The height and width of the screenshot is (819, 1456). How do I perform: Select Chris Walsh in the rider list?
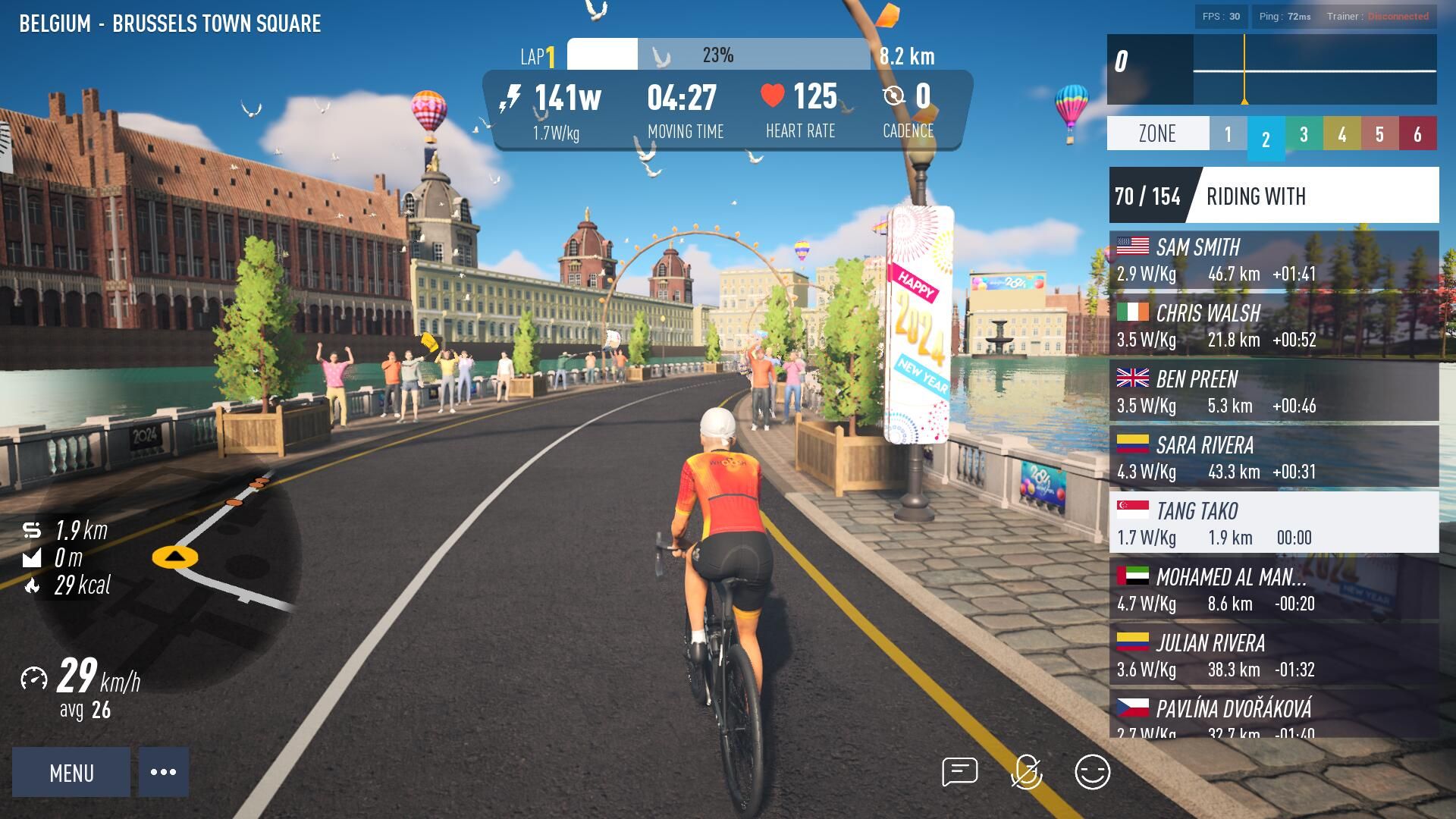[1273, 326]
